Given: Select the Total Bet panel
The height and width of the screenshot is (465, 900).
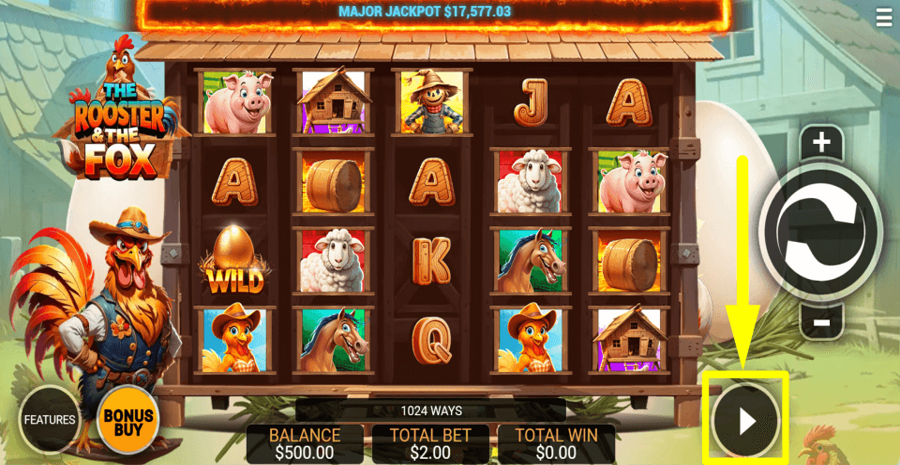Looking at the screenshot, I should [x=430, y=444].
